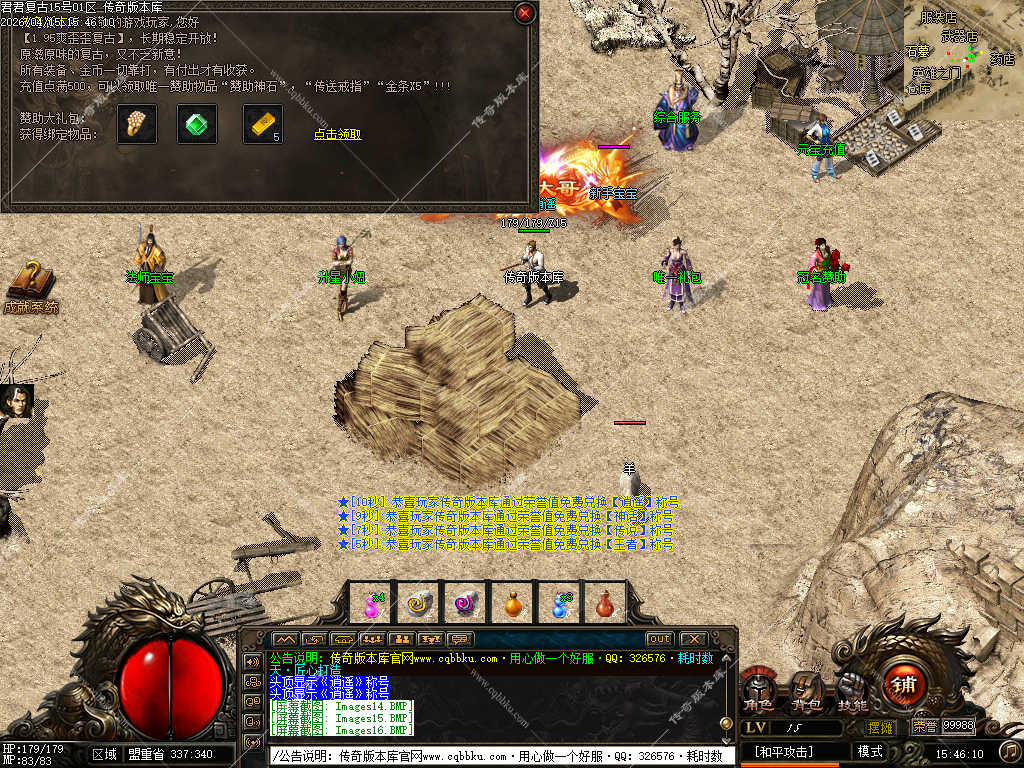Click the yellow 点击领取 claim link
The width and height of the screenshot is (1024, 768).
337,134
